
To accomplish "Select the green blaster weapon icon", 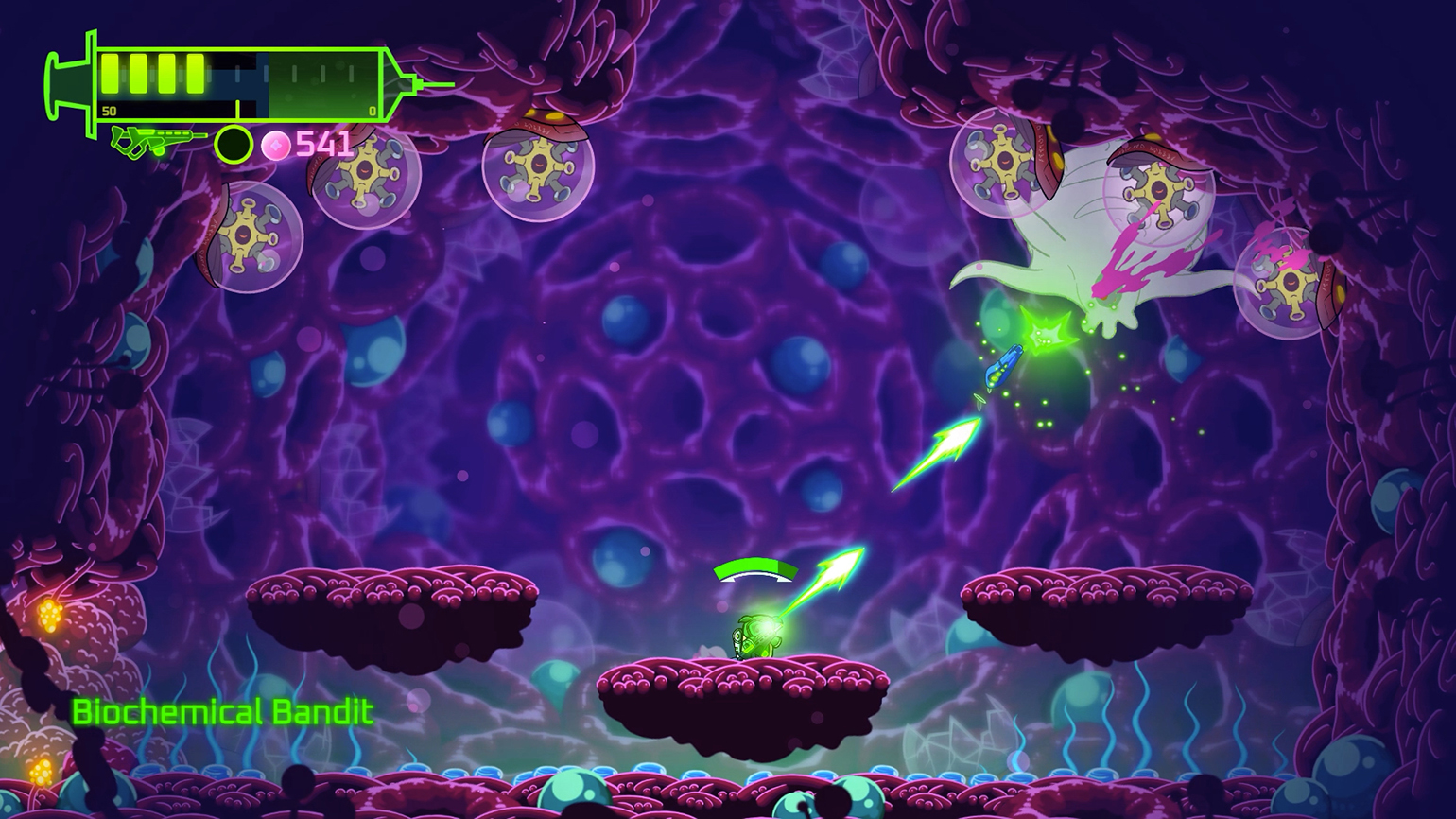I will coord(157,142).
